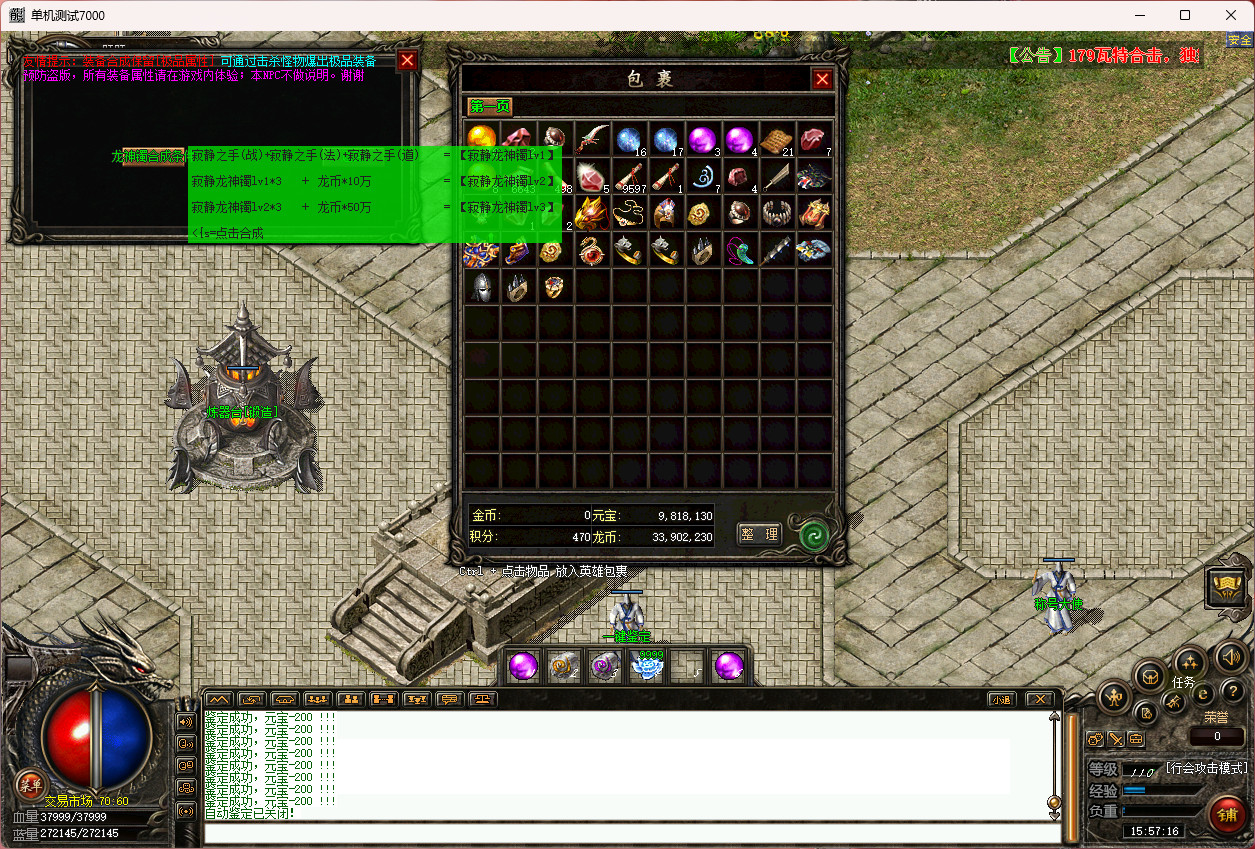1255x849 pixels.
Task: Click the 整理 sort button
Action: (759, 534)
